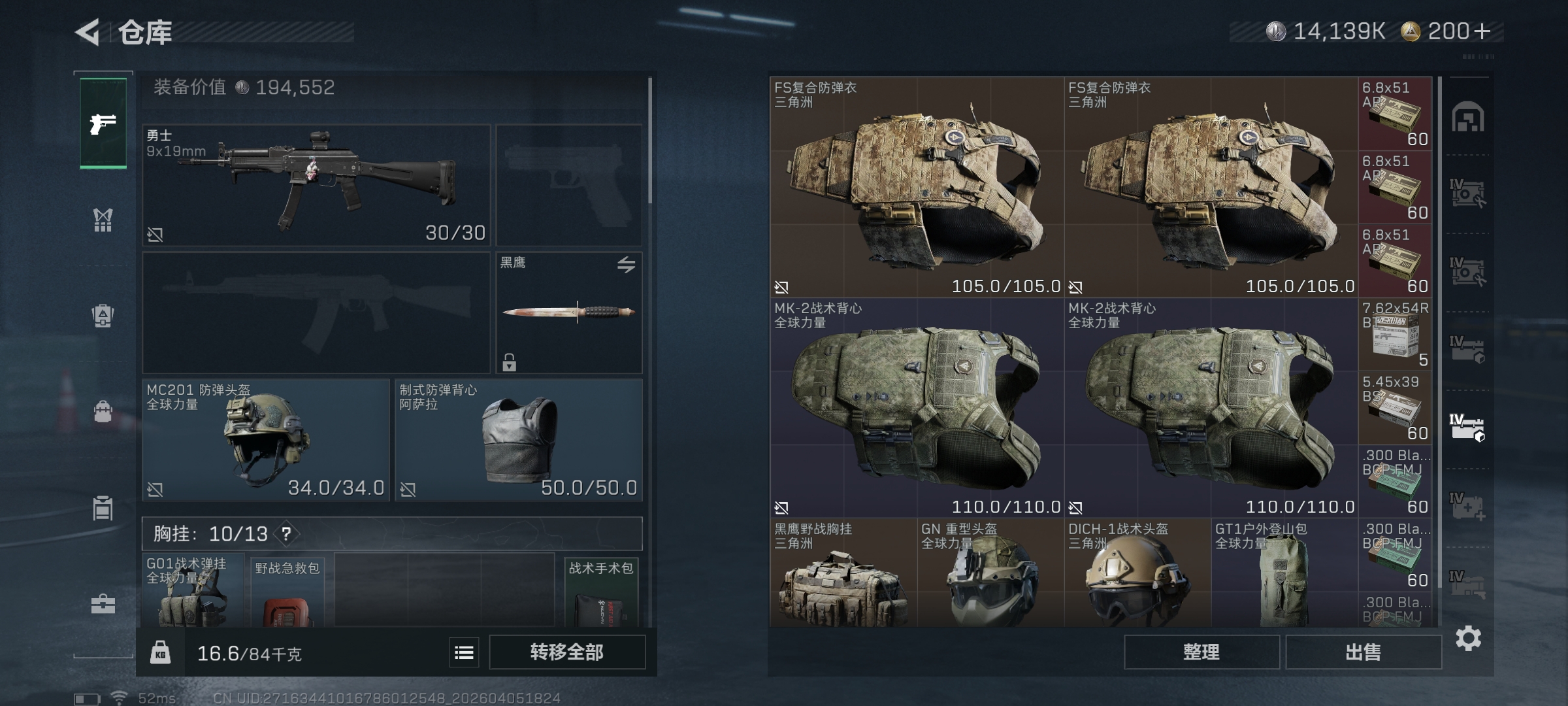Select the 黑鹰 knife slot

coord(569,312)
